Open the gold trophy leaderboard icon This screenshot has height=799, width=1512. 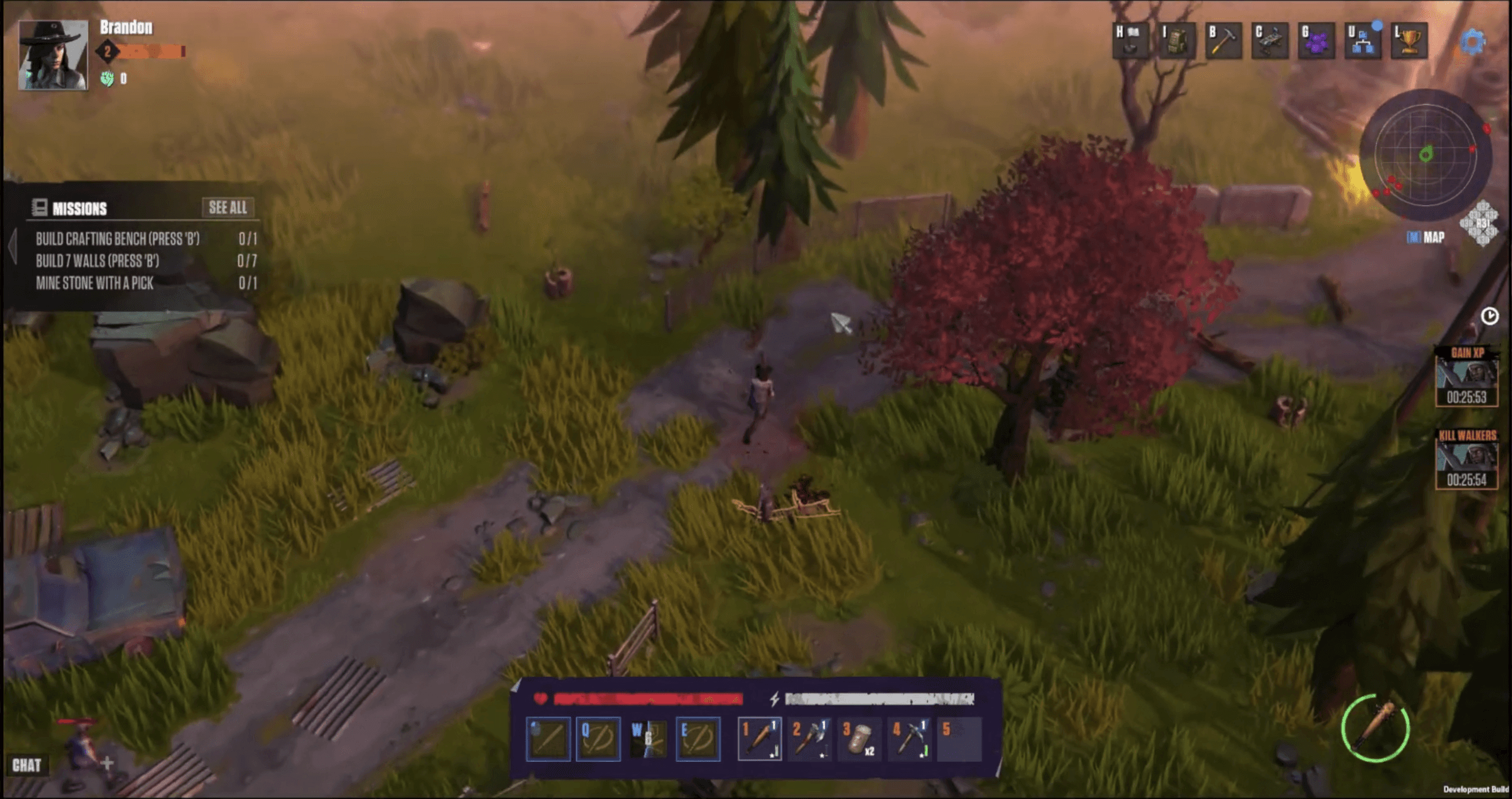pos(1409,41)
